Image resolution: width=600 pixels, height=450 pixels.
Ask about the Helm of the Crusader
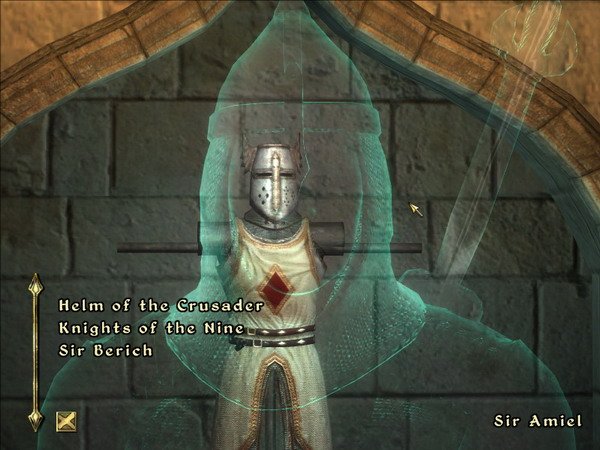tap(160, 304)
